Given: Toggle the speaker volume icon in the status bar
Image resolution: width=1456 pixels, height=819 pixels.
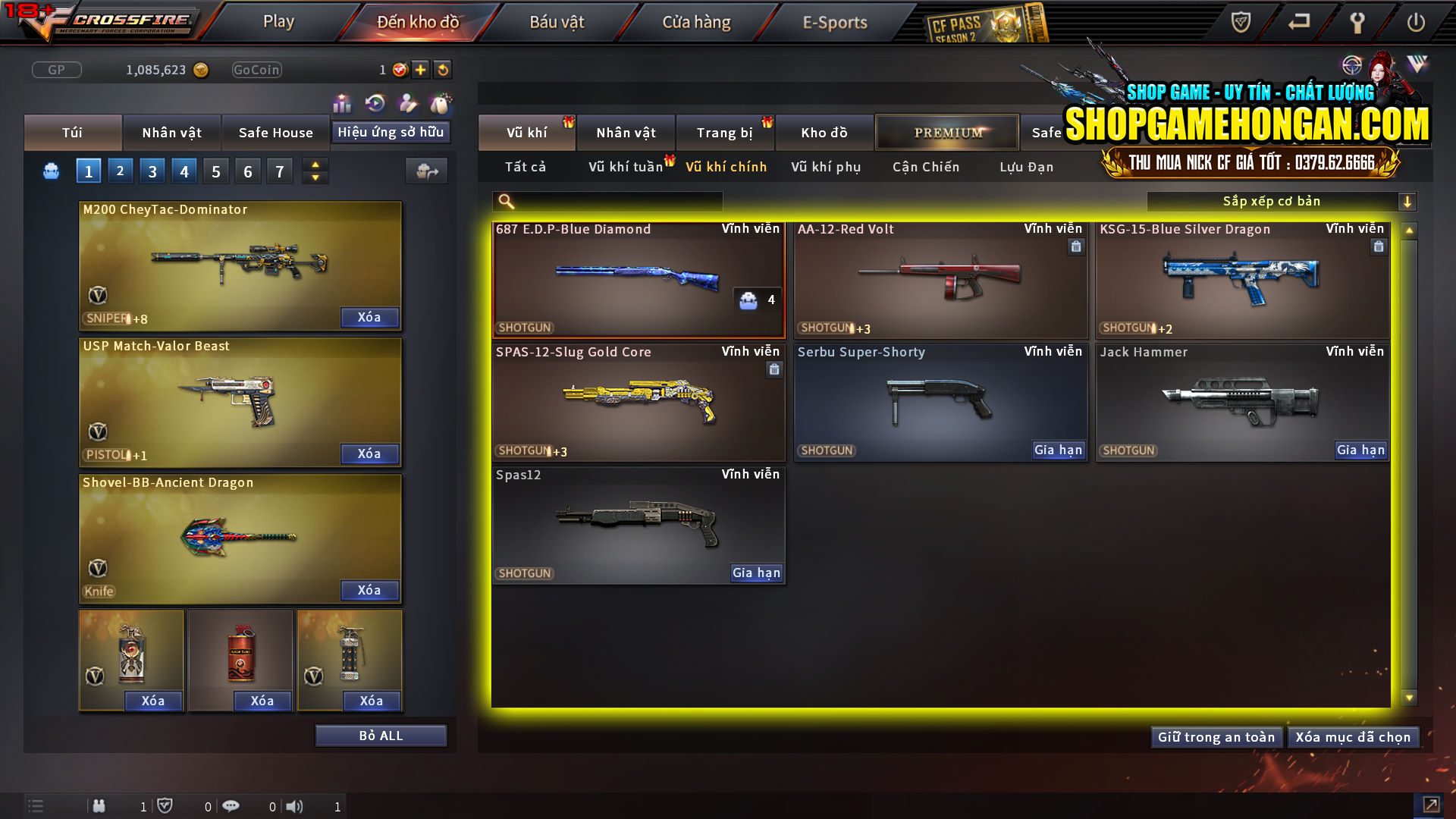Looking at the screenshot, I should 296,806.
